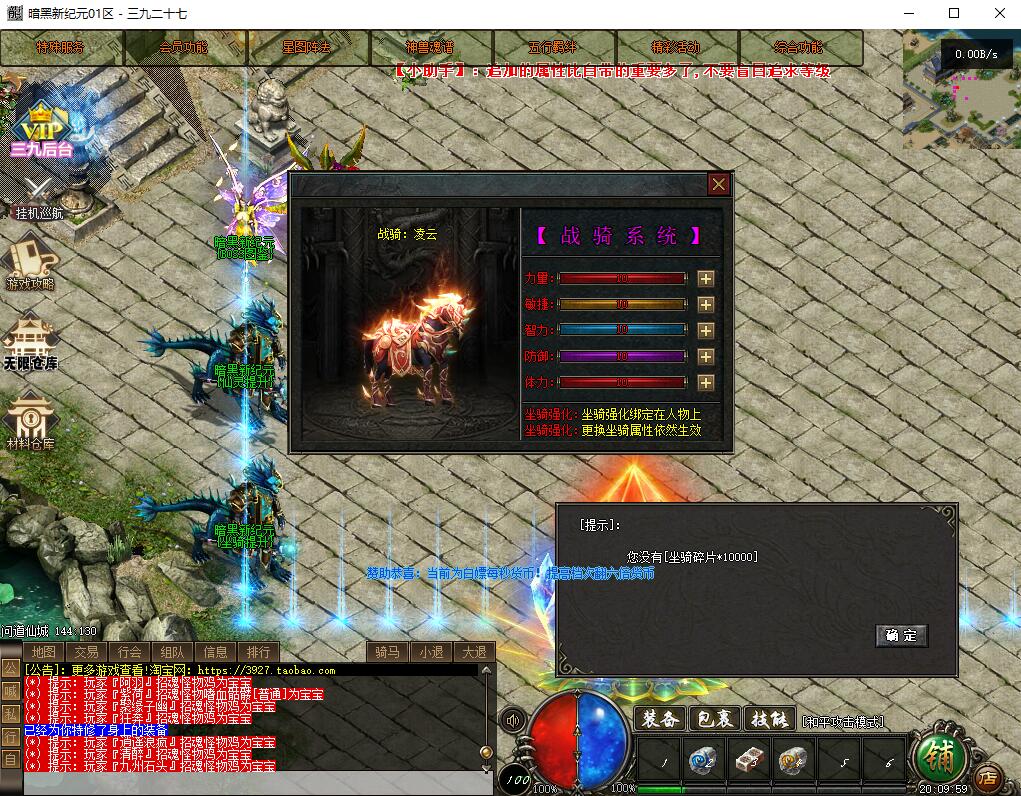1021x796 pixels.
Task: Click the minimap in the corner
Action: pos(962,89)
